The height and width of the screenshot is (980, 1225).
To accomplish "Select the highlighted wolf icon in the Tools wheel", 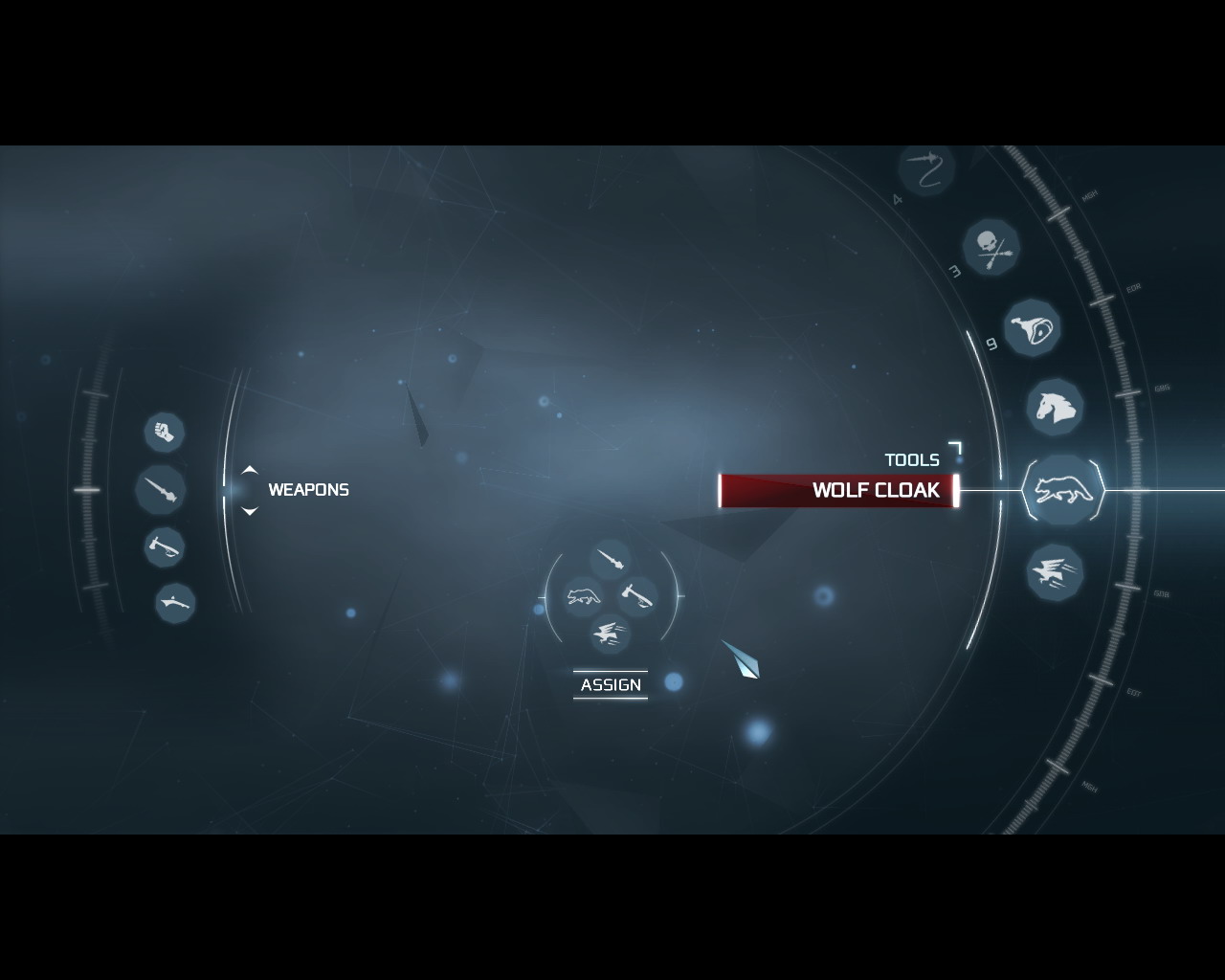I will [1062, 490].
